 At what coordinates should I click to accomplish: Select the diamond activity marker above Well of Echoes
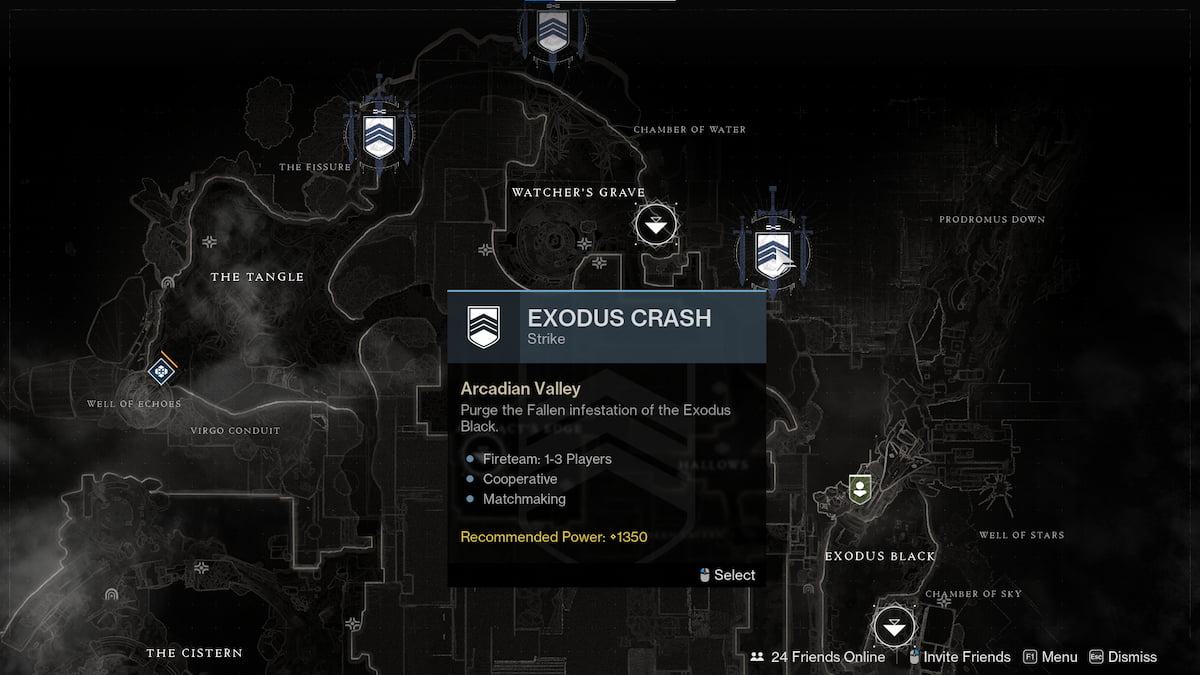tap(159, 372)
